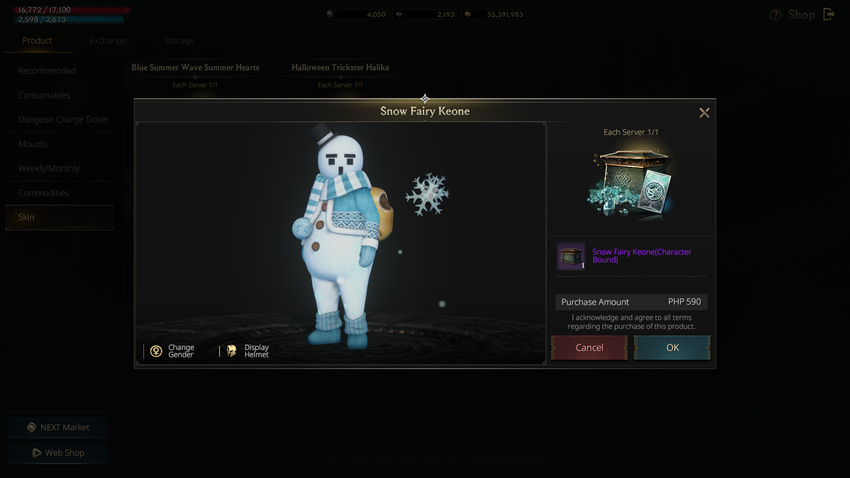
Task: Select the Recommended category
Action: [x=47, y=71]
